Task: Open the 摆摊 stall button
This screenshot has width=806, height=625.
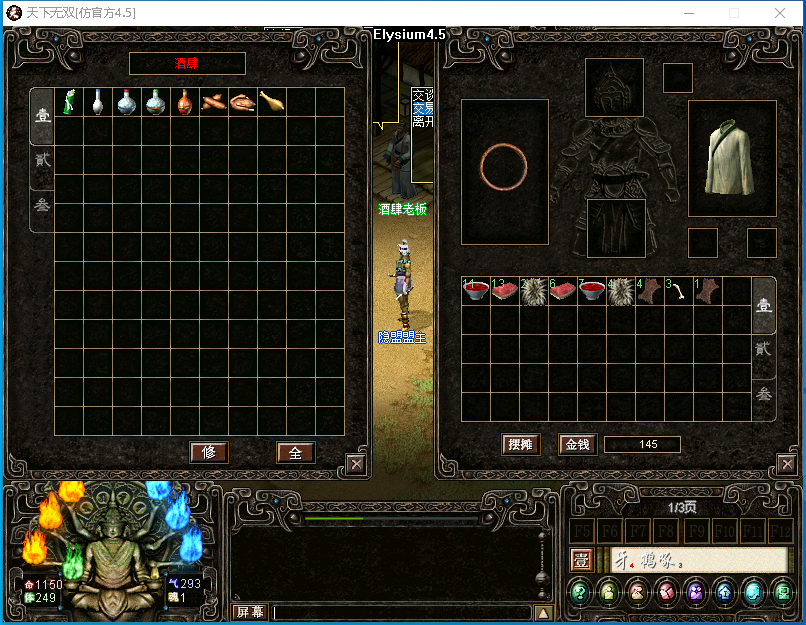Action: pyautogui.click(x=521, y=444)
